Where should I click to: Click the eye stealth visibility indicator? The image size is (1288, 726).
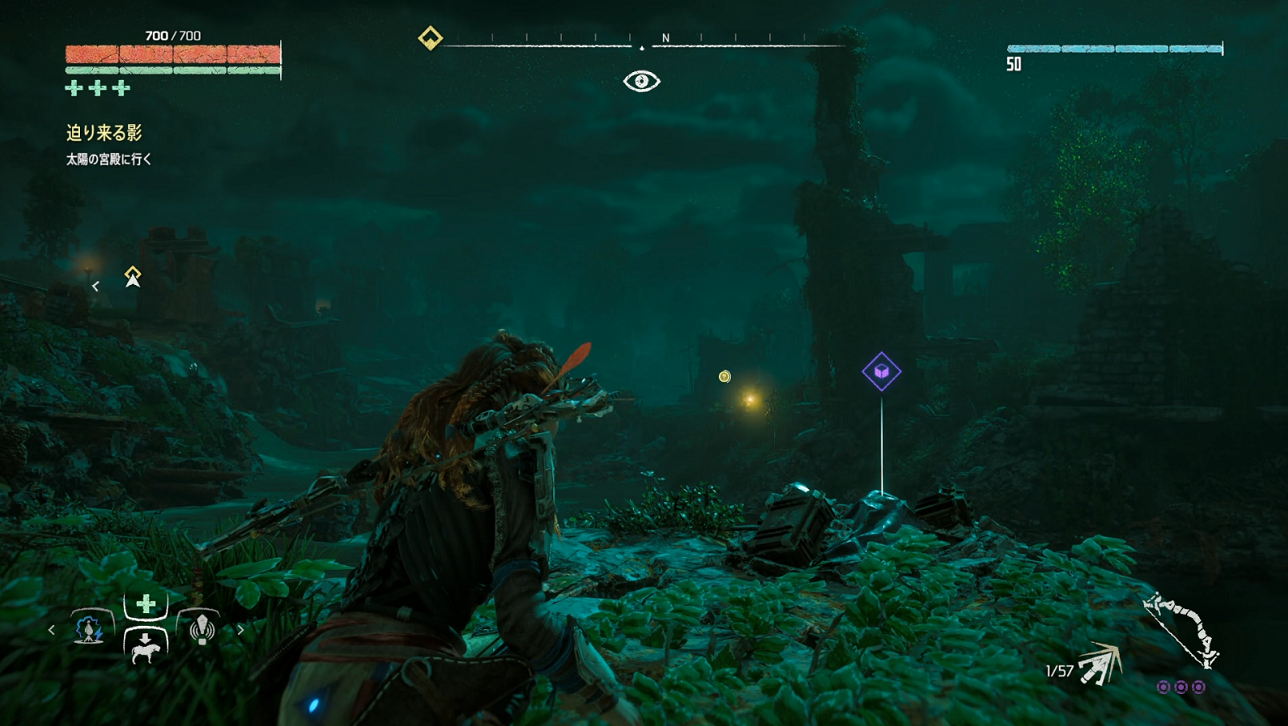[x=642, y=81]
